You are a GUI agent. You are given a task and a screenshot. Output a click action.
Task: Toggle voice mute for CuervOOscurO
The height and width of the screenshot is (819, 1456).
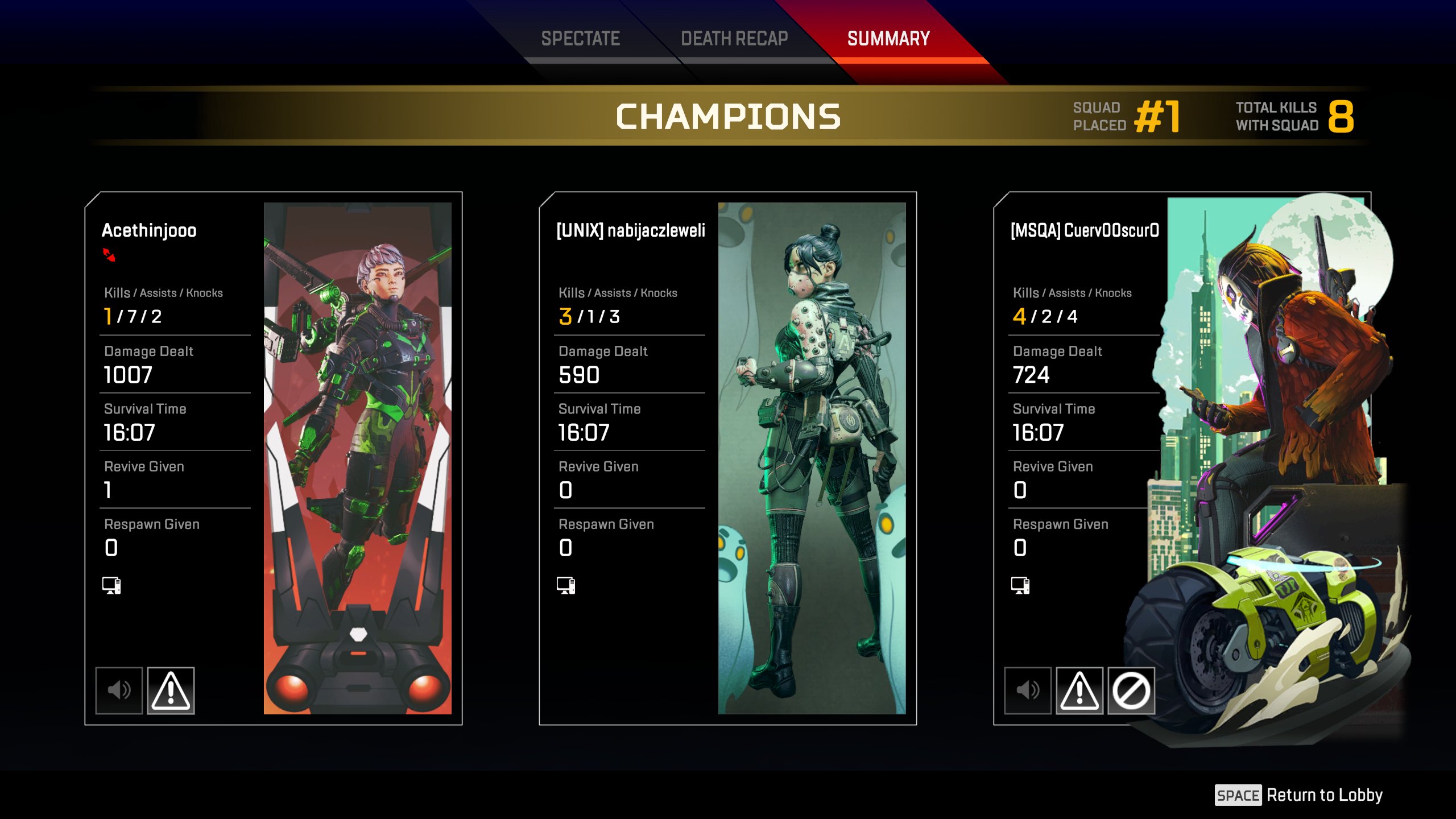[1028, 690]
